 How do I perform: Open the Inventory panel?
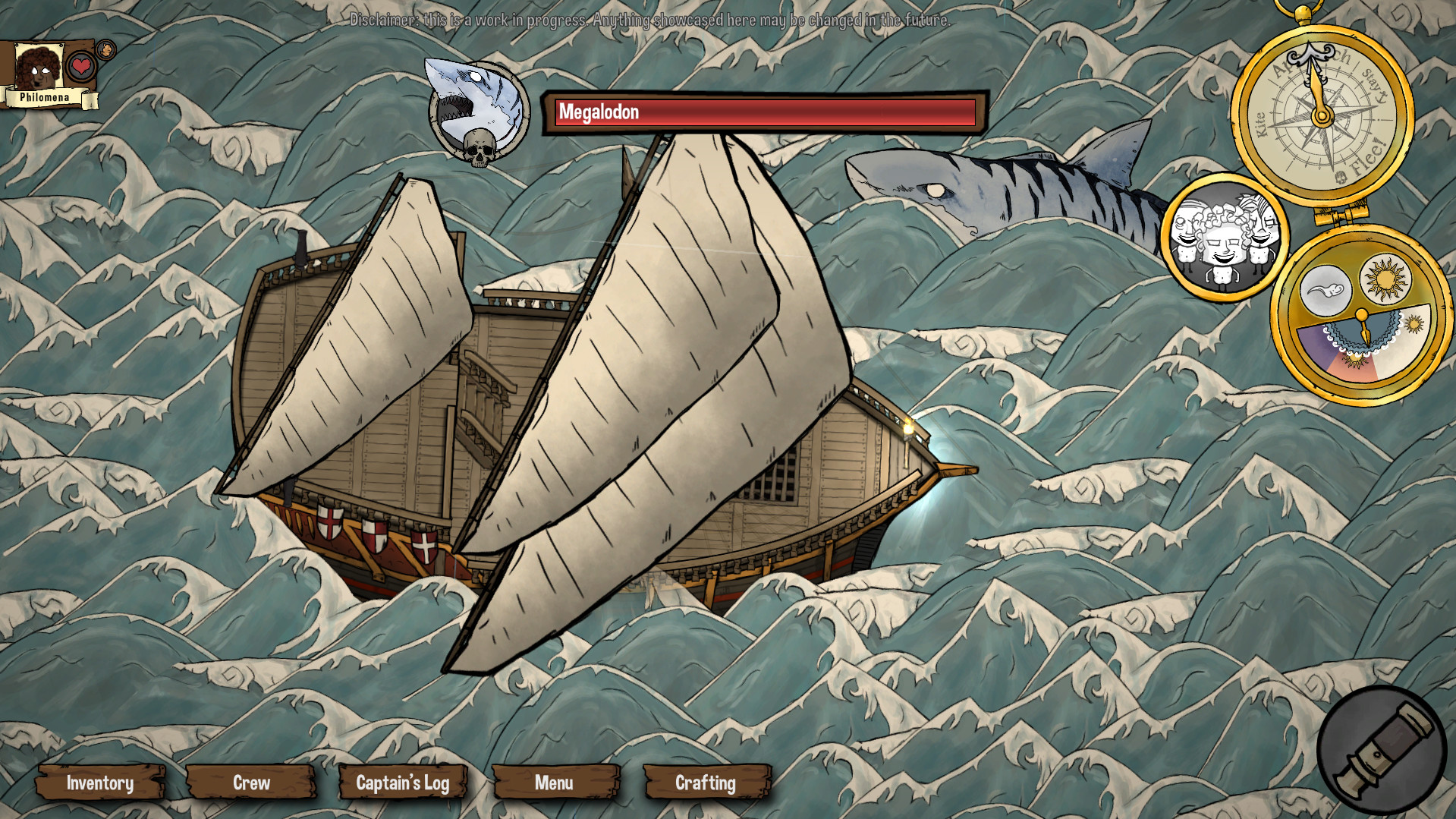point(99,783)
